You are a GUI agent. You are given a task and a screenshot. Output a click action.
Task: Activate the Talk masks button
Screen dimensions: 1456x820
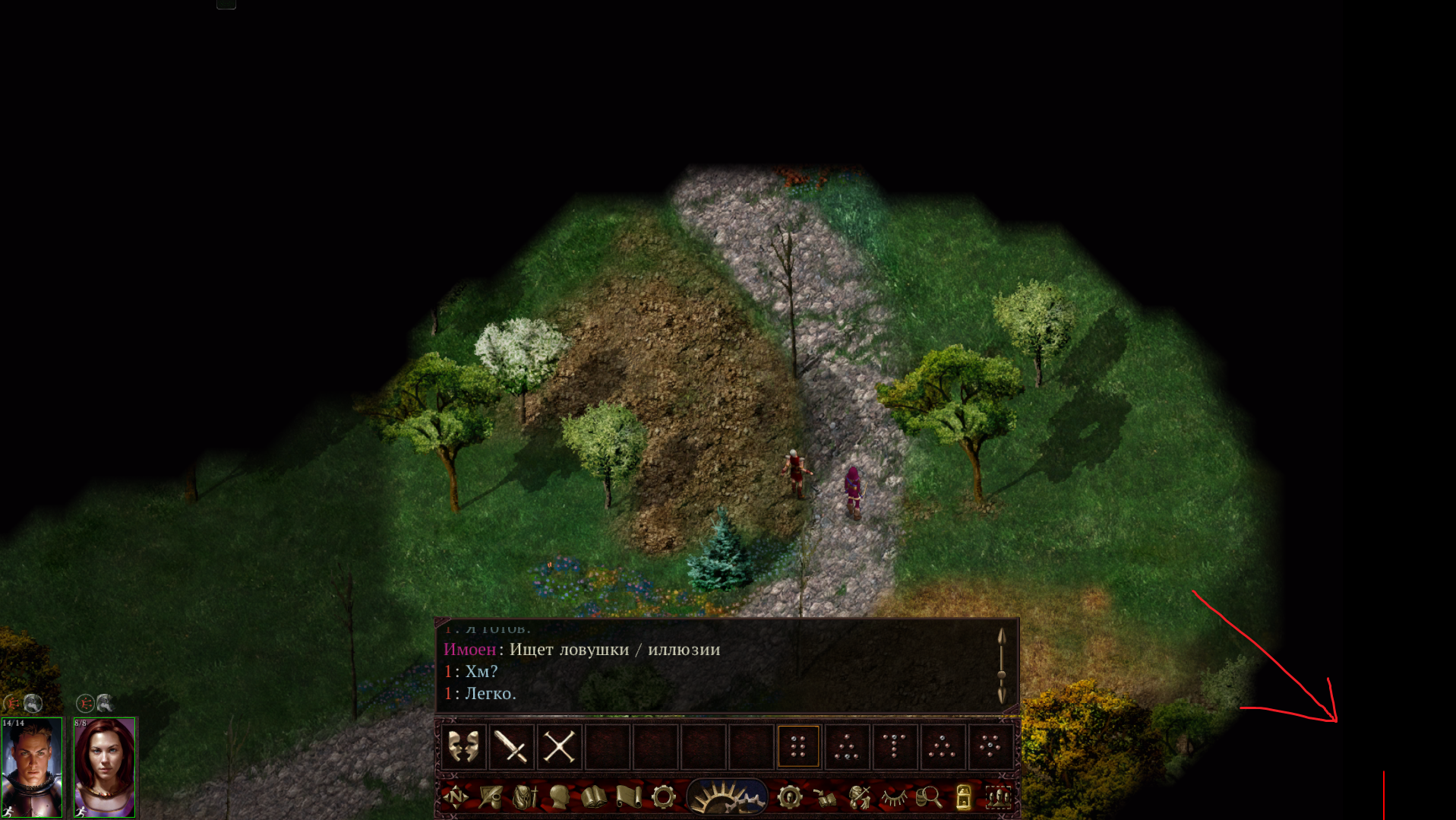463,746
